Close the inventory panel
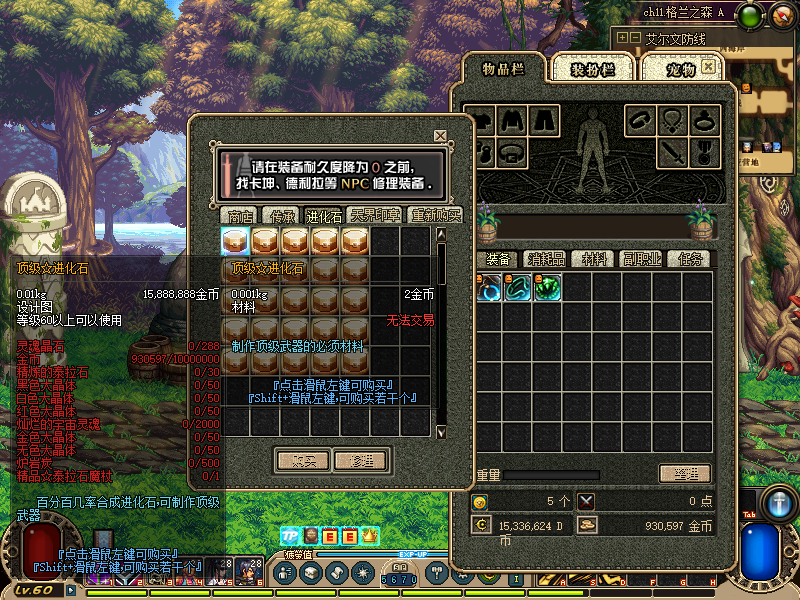The image size is (800, 600). tap(708, 66)
